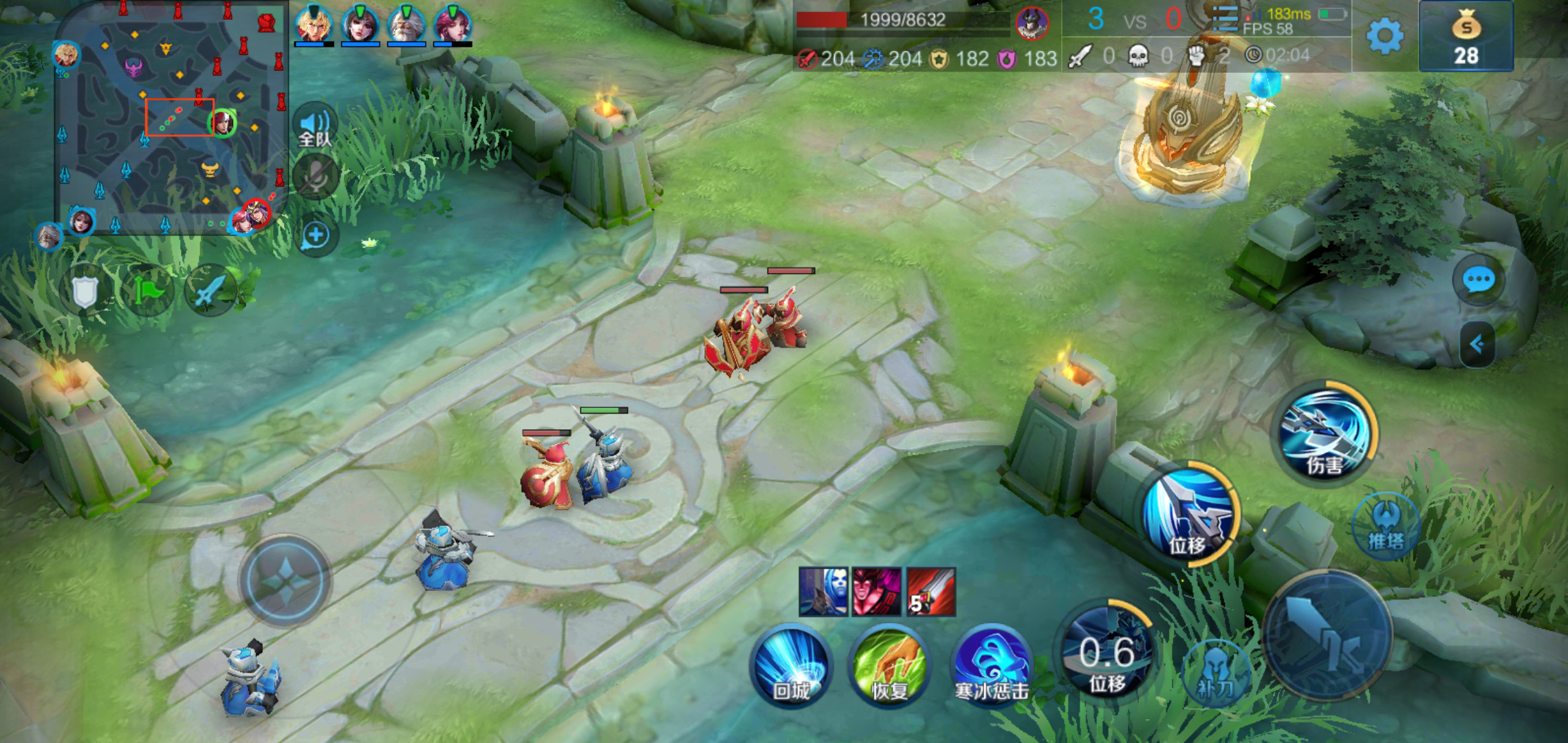This screenshot has width=1568, height=743.
Task: Expand the arrow panel on the right
Action: [1477, 344]
